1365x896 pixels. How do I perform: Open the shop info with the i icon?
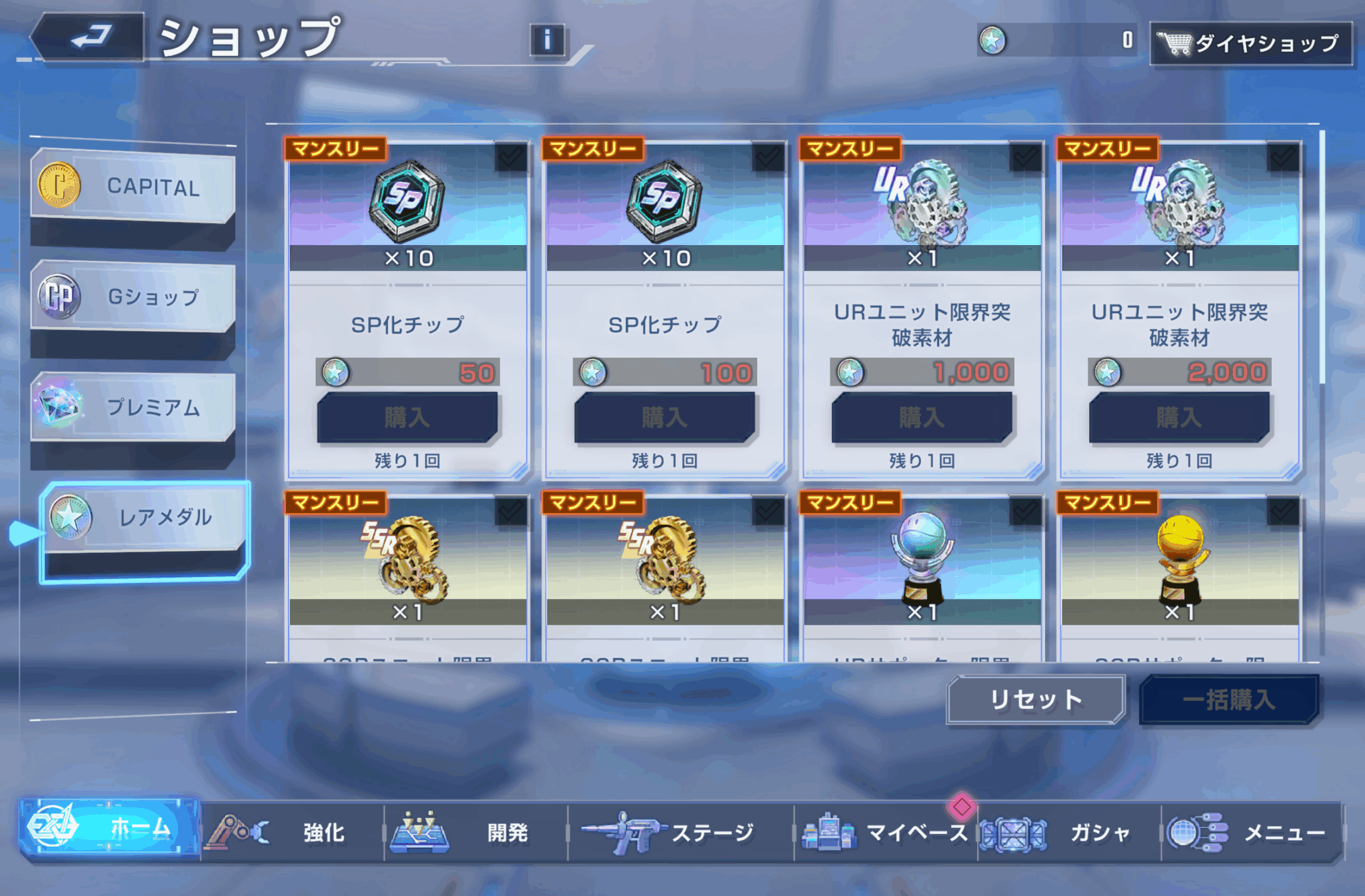(x=547, y=40)
